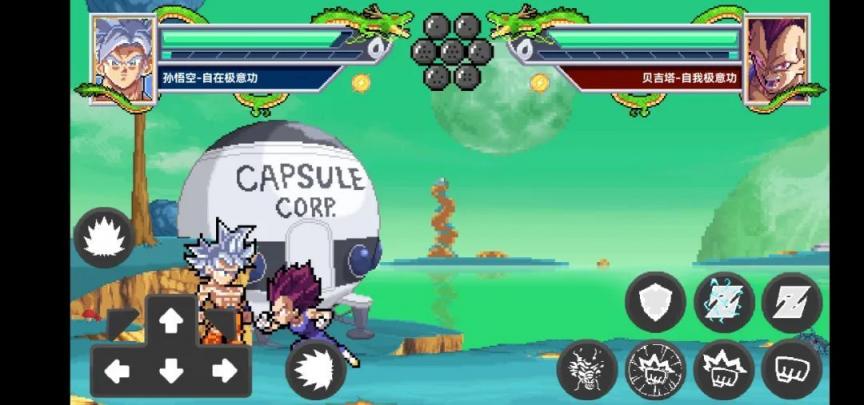Tap the right arrow on the d-pad
Viewport: 864px width, 405px height.
click(x=224, y=372)
